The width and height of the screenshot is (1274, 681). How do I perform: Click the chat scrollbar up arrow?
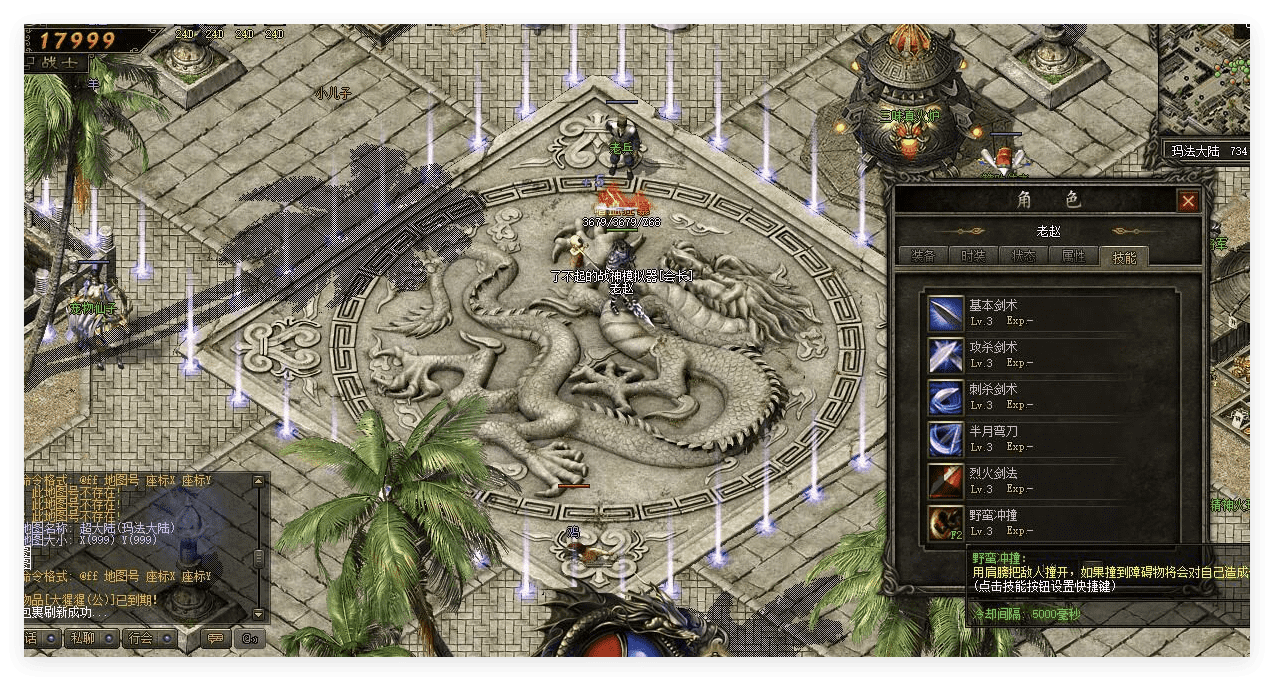click(x=259, y=481)
